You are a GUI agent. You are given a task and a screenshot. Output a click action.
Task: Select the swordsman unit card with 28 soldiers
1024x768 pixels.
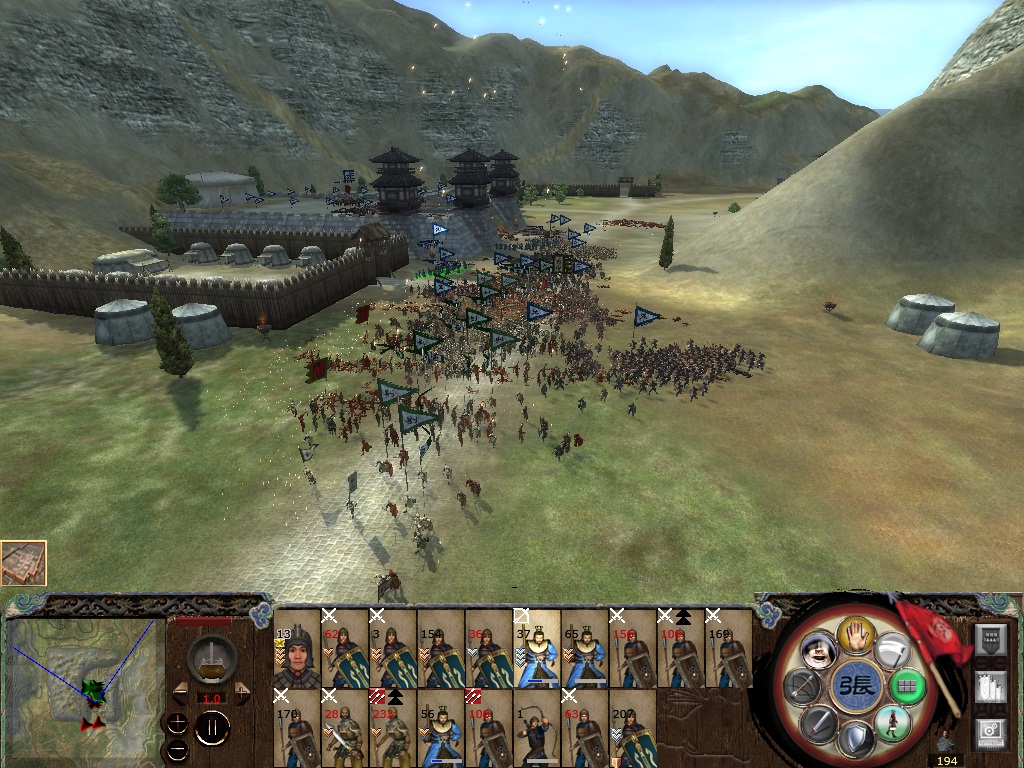point(344,729)
